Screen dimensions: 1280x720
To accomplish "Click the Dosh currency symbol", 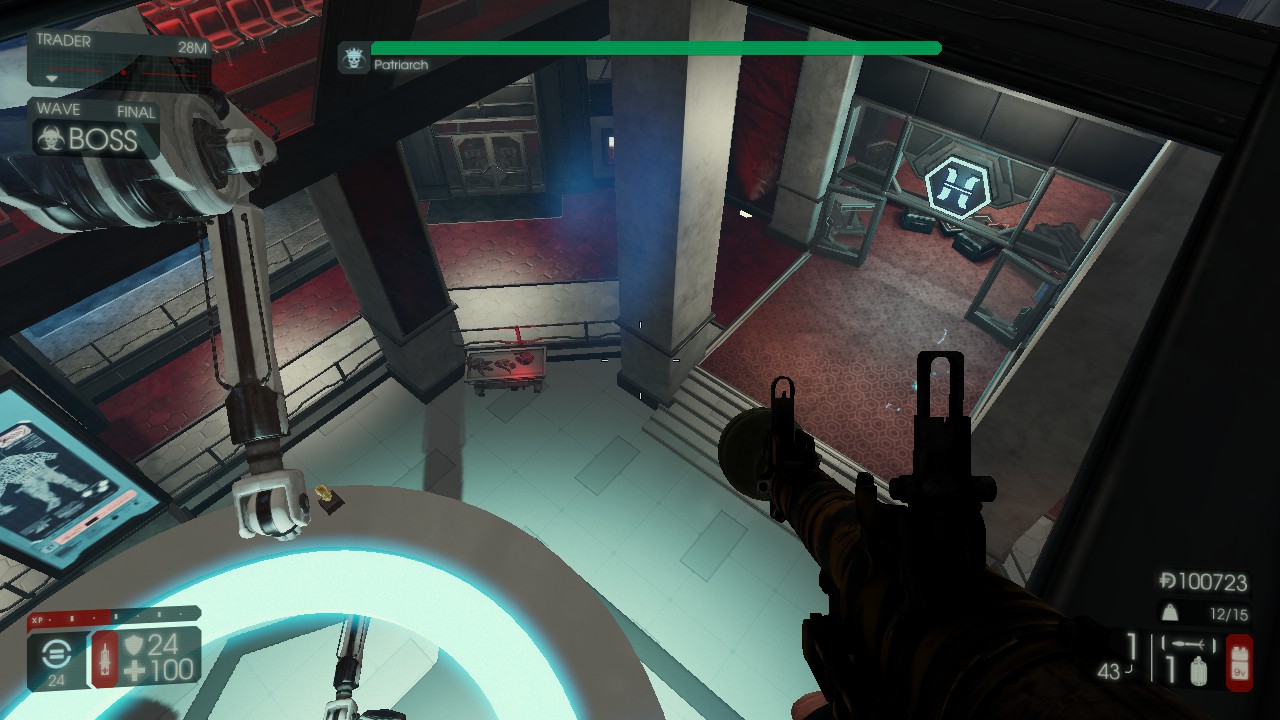I will click(1167, 581).
